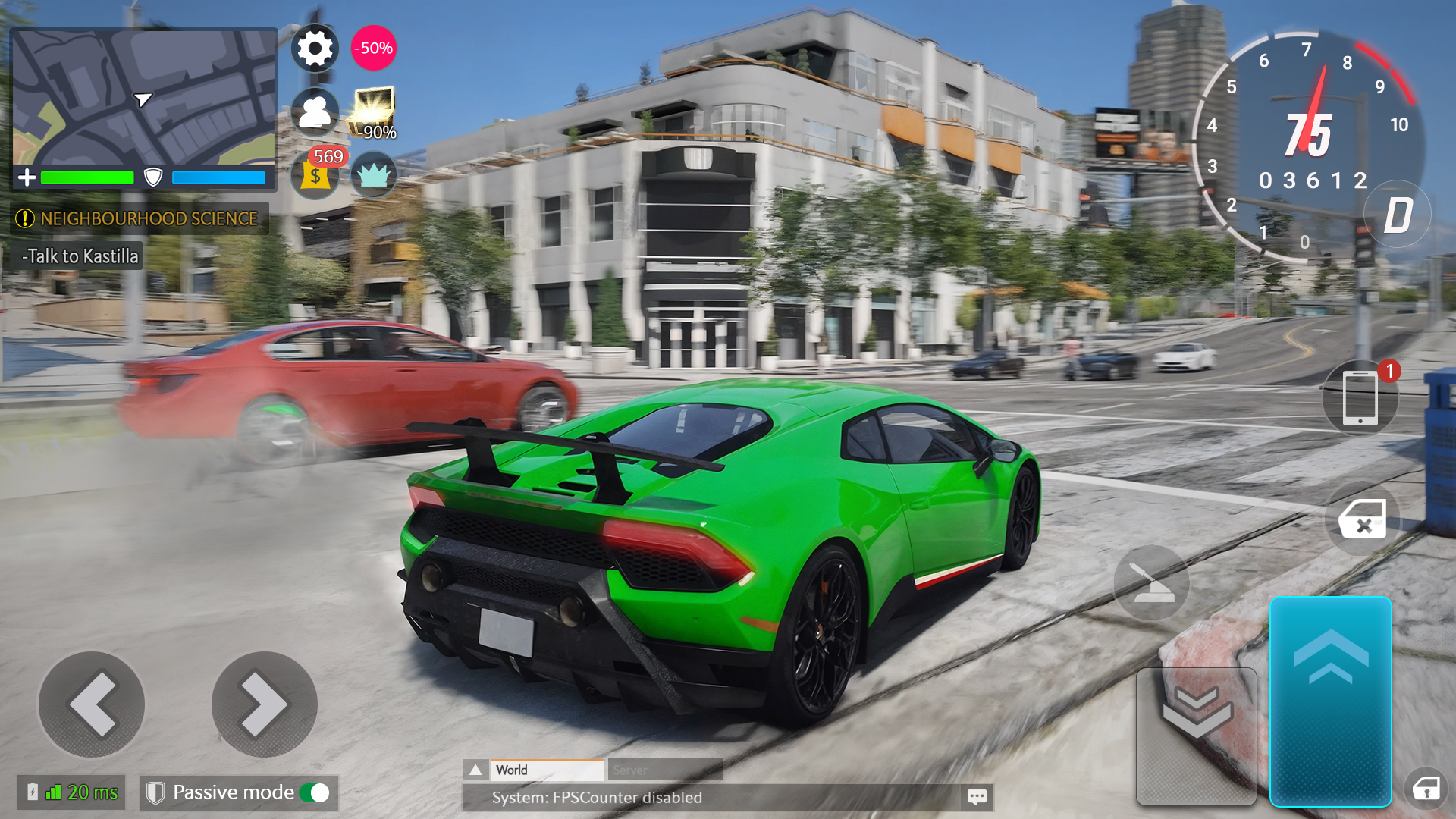
Task: Switch to the Server chat tab
Action: click(x=664, y=770)
